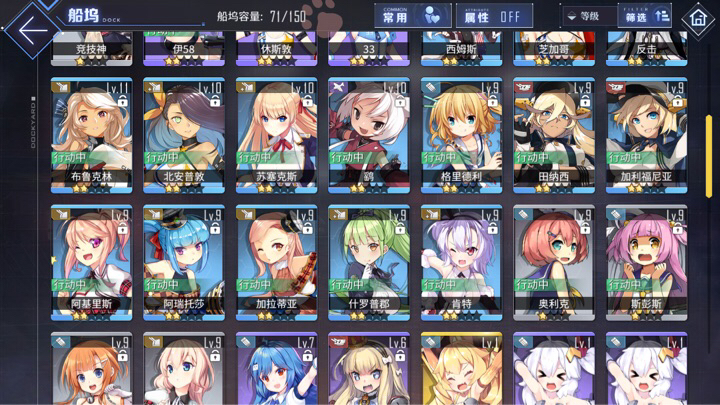Return to home screen via house icon
Screen dimensions: 720x405
click(x=696, y=18)
